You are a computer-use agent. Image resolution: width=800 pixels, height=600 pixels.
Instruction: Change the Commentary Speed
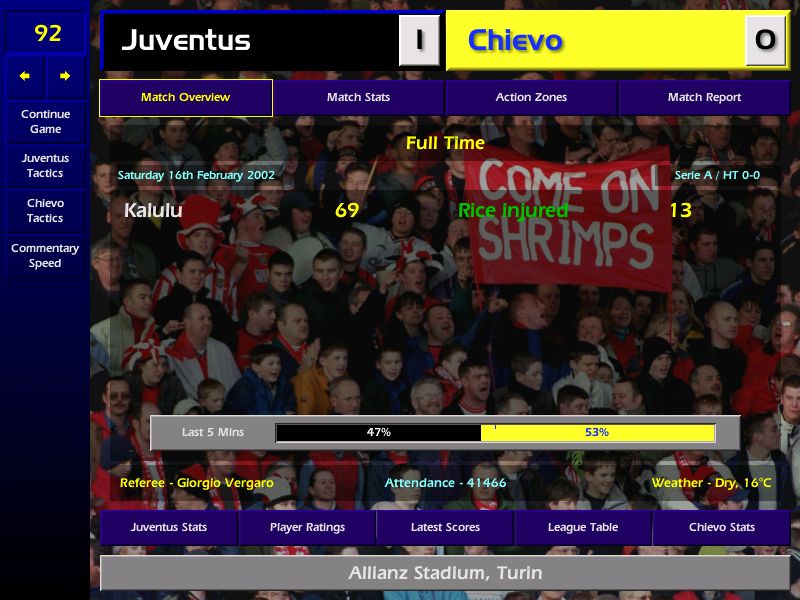45,256
